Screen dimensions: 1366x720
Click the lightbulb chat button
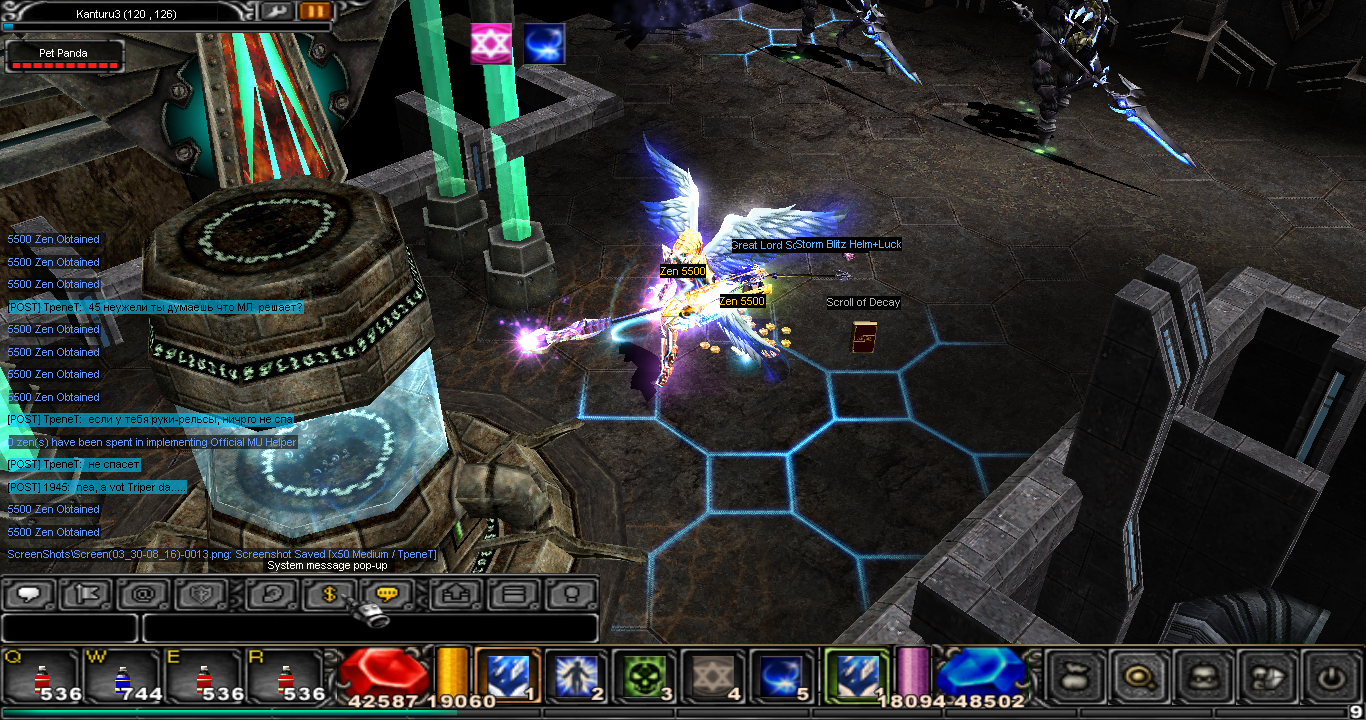[x=573, y=594]
